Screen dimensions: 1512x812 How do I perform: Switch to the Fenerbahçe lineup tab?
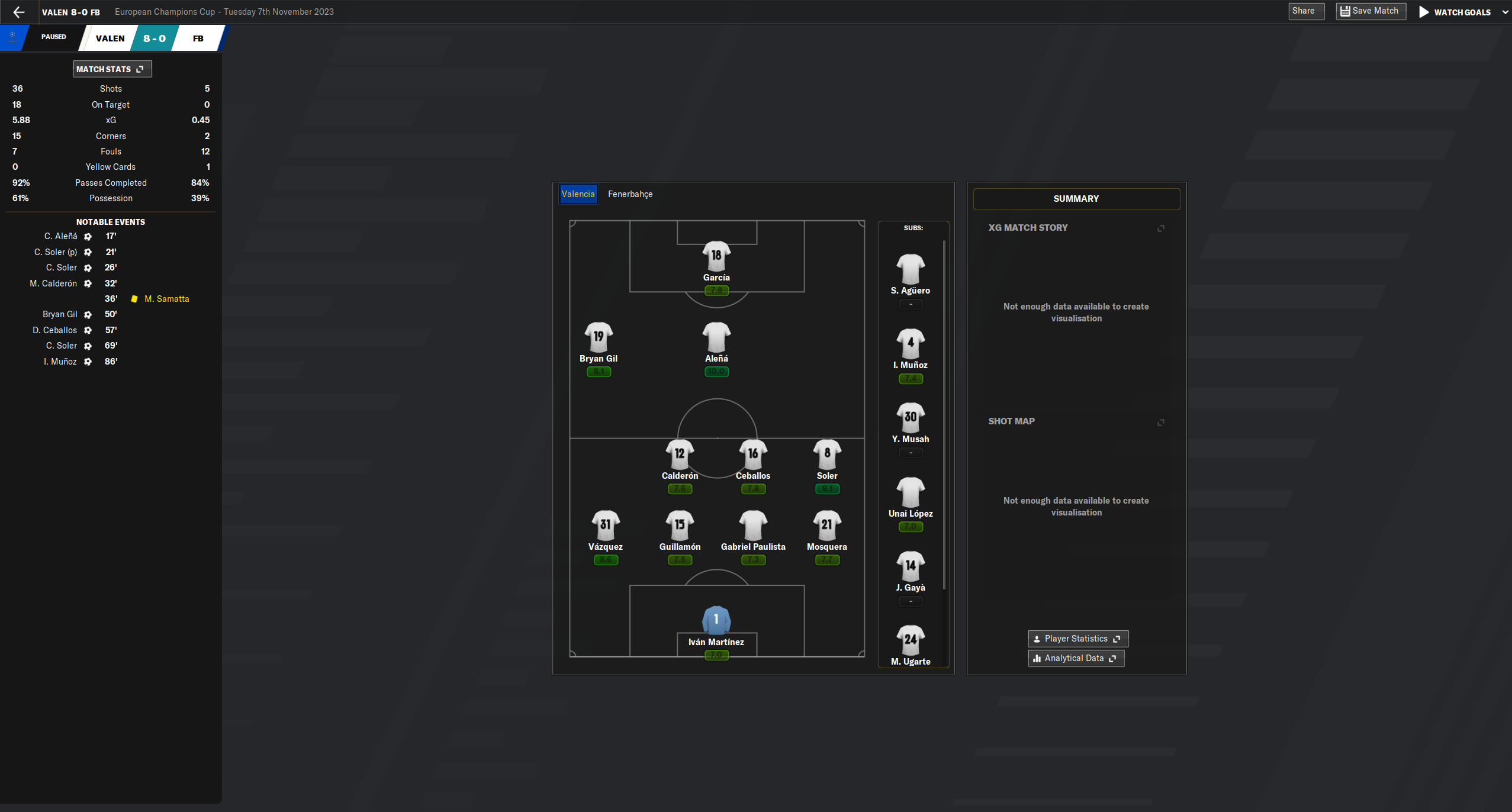click(x=629, y=194)
